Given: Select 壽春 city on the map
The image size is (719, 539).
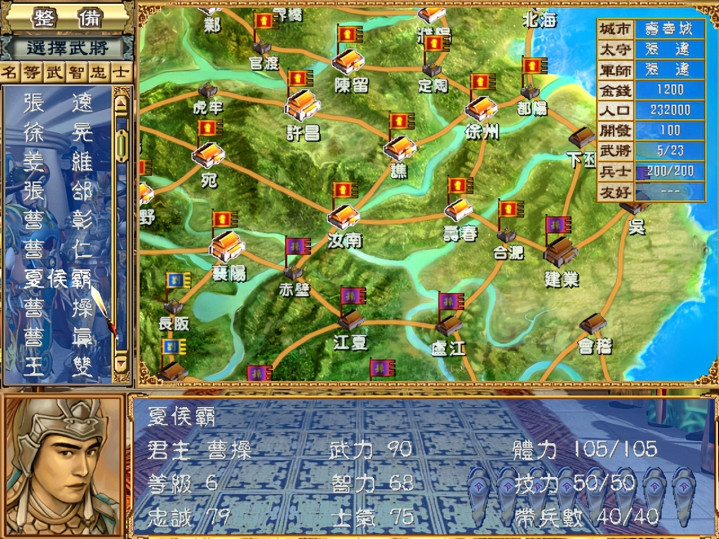Looking at the screenshot, I should tap(458, 211).
